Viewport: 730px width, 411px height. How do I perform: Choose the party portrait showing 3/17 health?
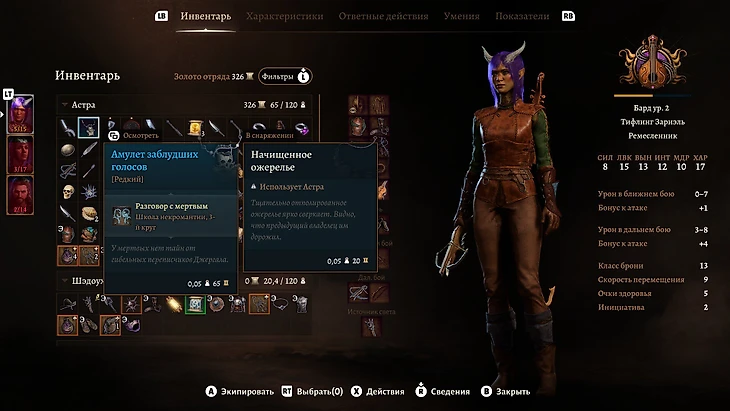(x=21, y=154)
